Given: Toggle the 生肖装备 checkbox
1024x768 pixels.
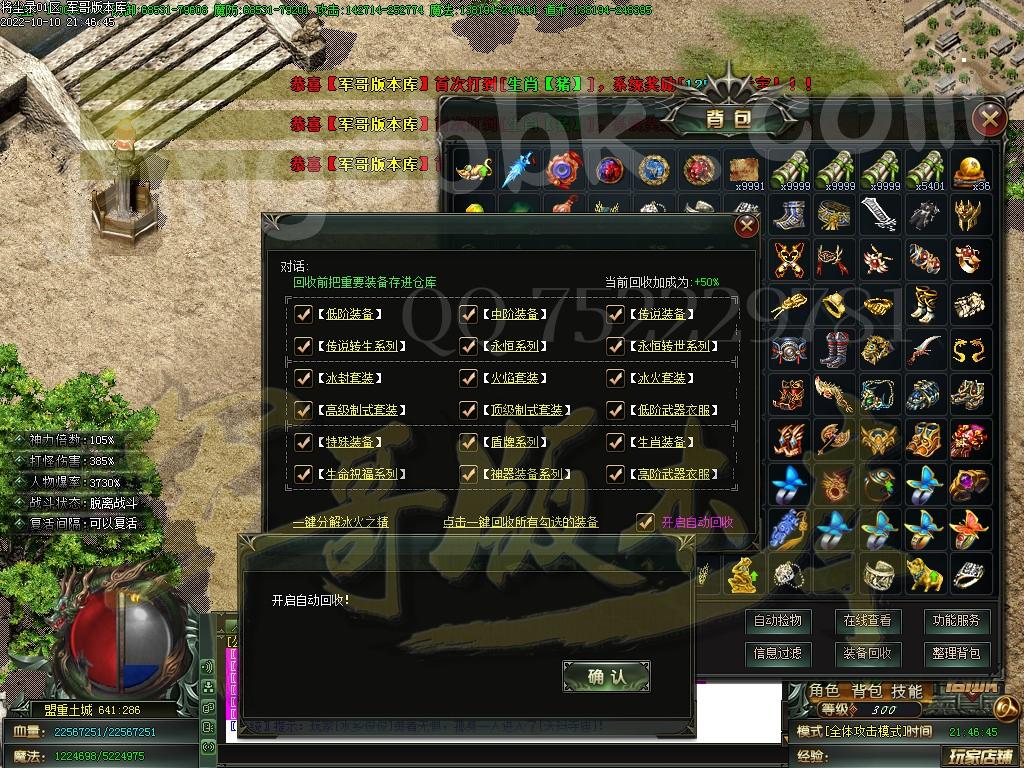Looking at the screenshot, I should tap(615, 442).
